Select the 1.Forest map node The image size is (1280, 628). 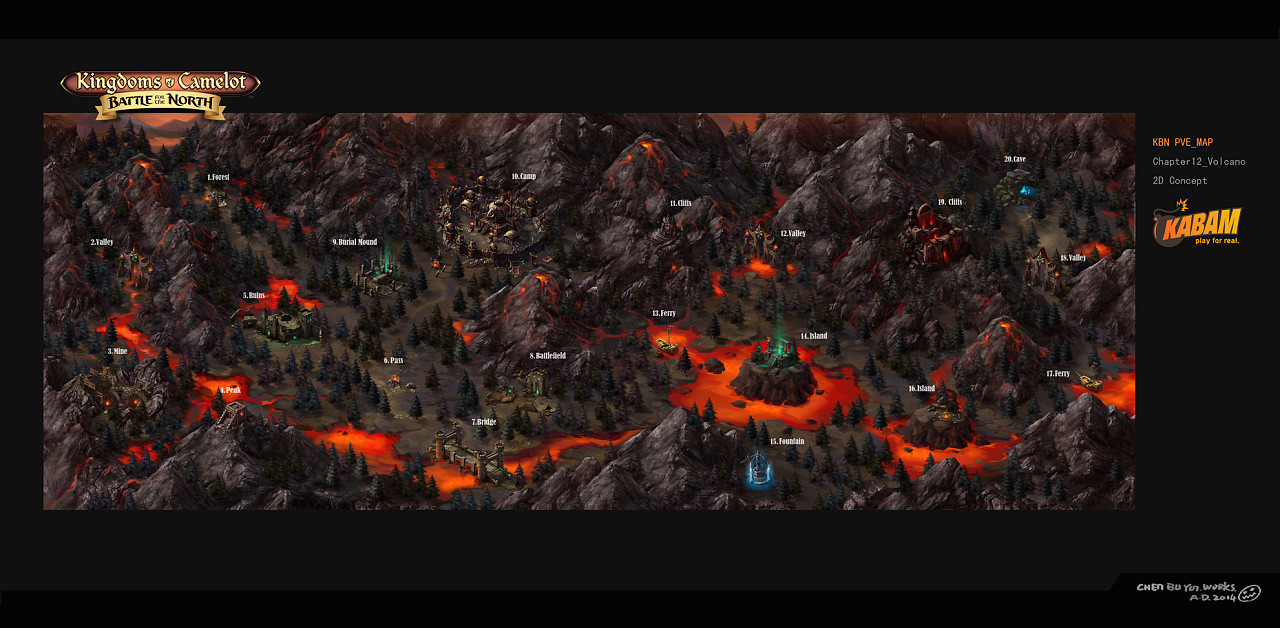tap(218, 178)
